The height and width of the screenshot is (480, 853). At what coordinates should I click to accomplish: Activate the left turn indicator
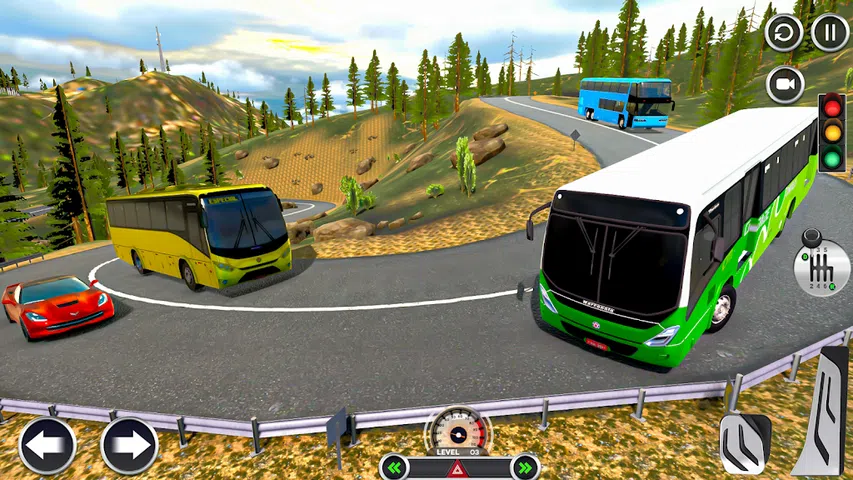(x=396, y=467)
